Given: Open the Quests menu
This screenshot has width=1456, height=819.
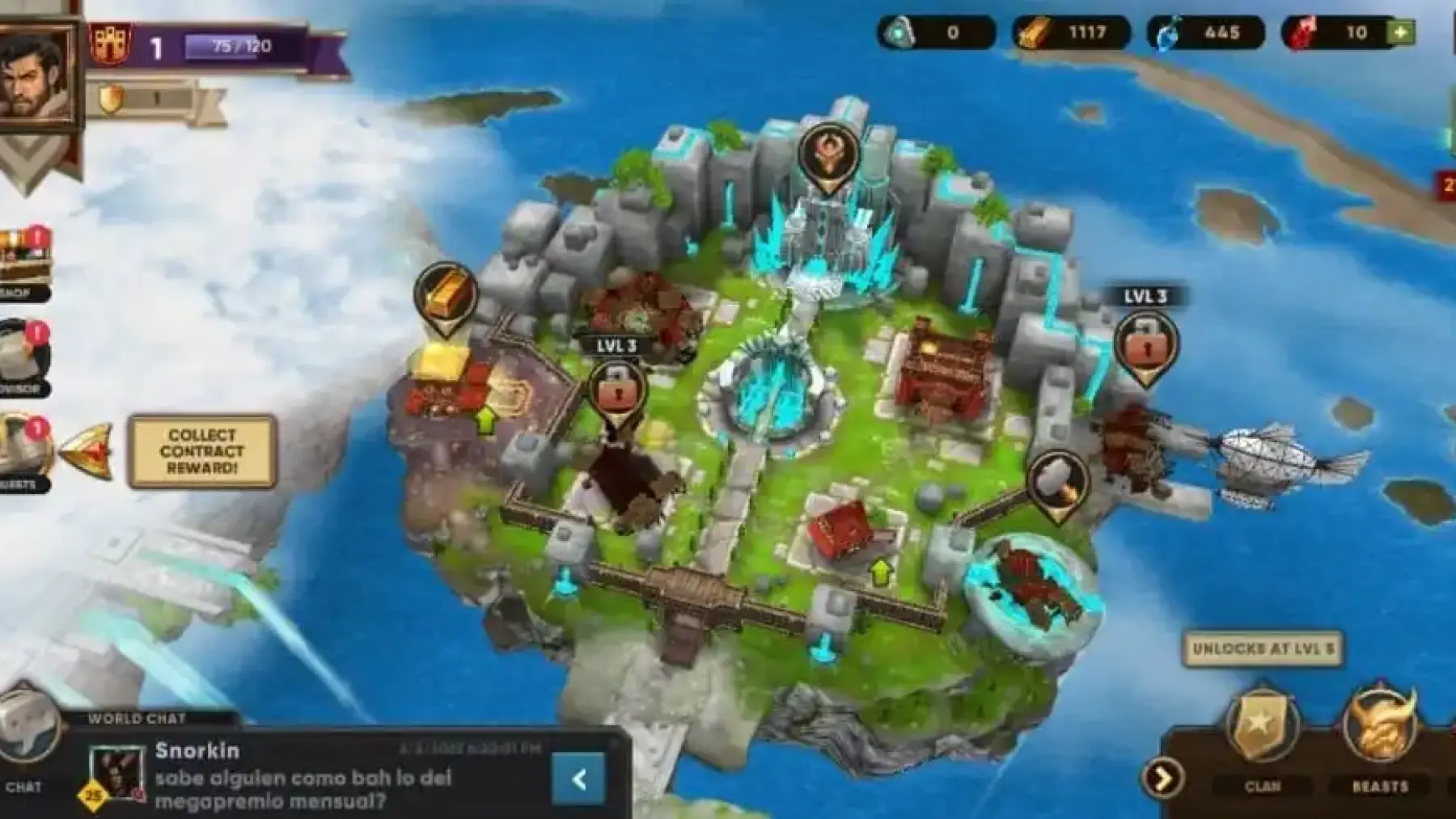Looking at the screenshot, I should [x=24, y=453].
